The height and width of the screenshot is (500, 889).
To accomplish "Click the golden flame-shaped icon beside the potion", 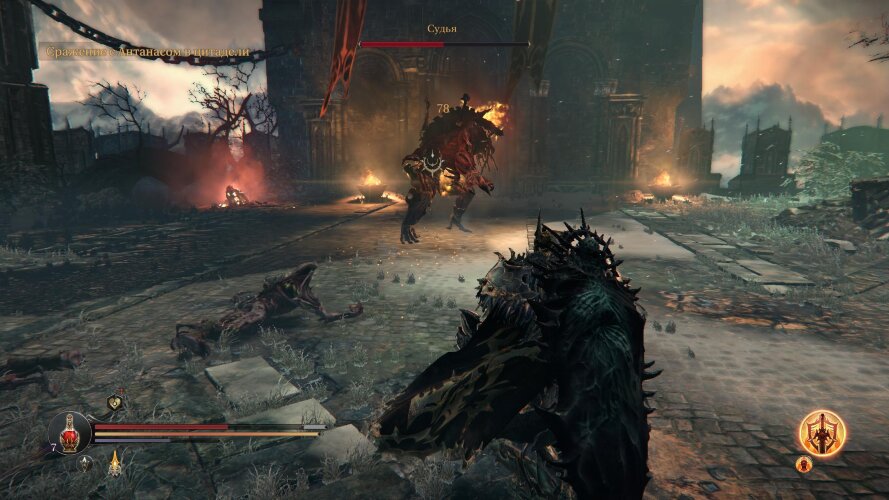I will tap(115, 462).
